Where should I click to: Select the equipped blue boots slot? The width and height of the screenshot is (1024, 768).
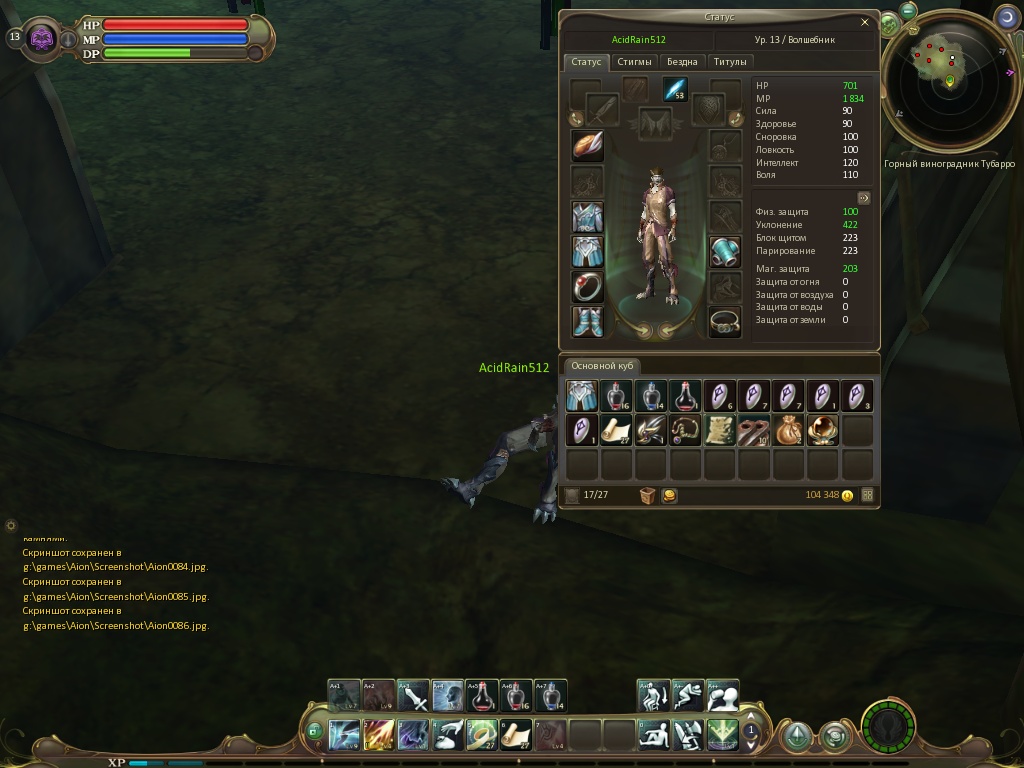pos(587,322)
